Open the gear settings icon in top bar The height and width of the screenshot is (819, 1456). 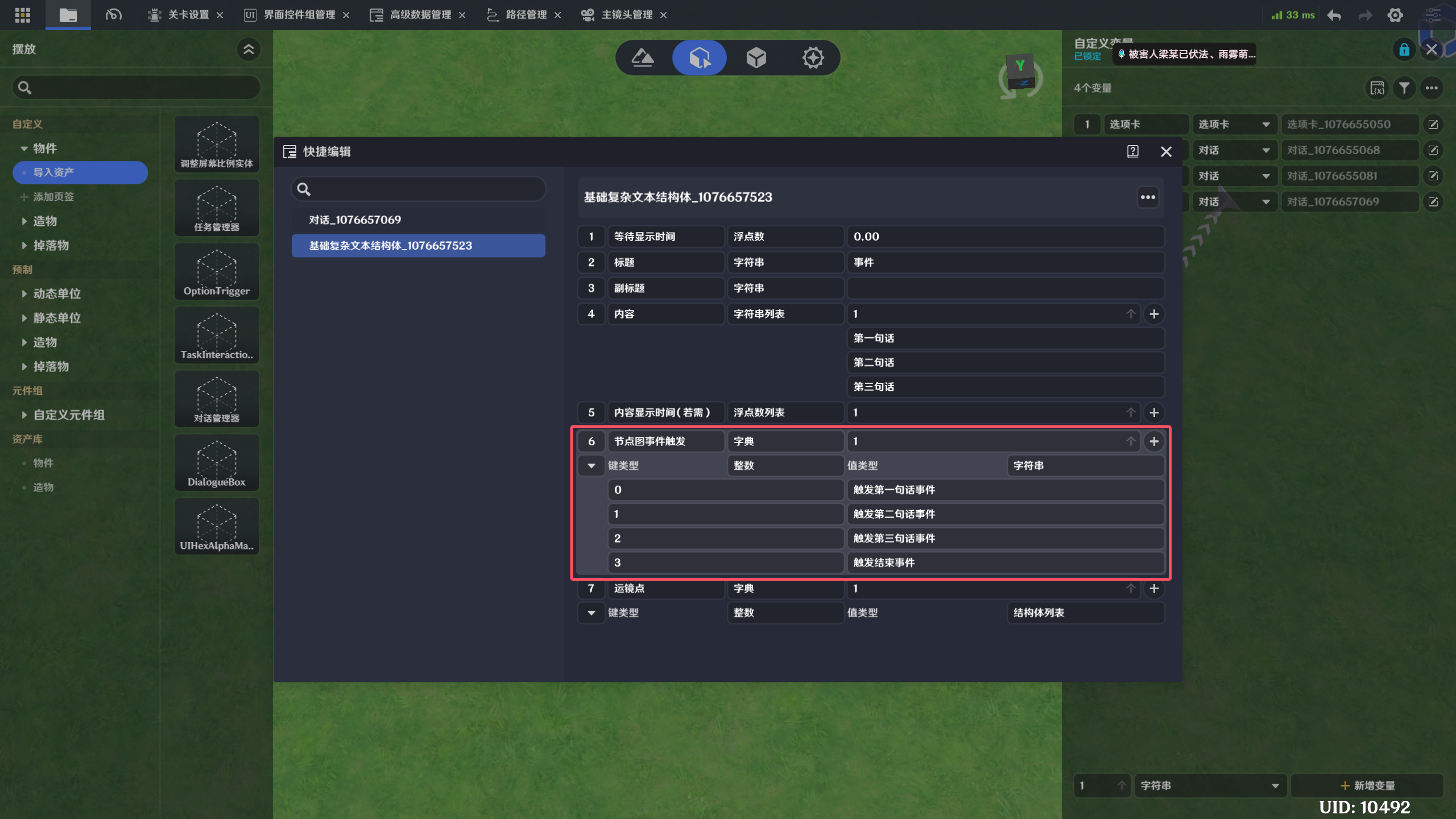pos(1395,15)
